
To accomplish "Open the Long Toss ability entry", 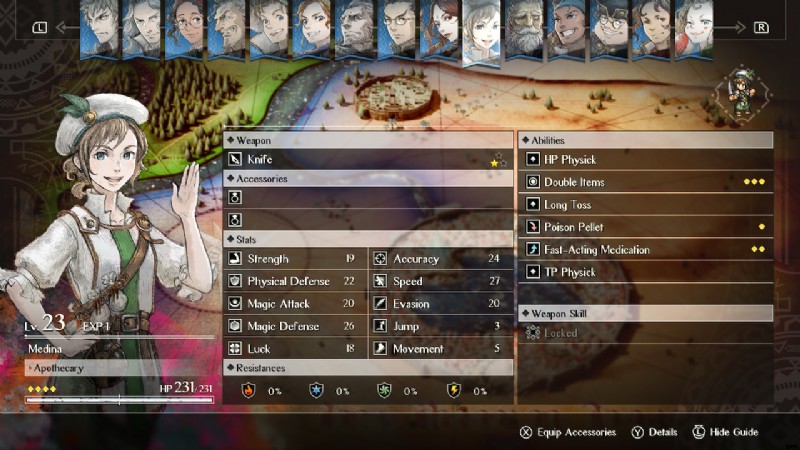I will (645, 205).
